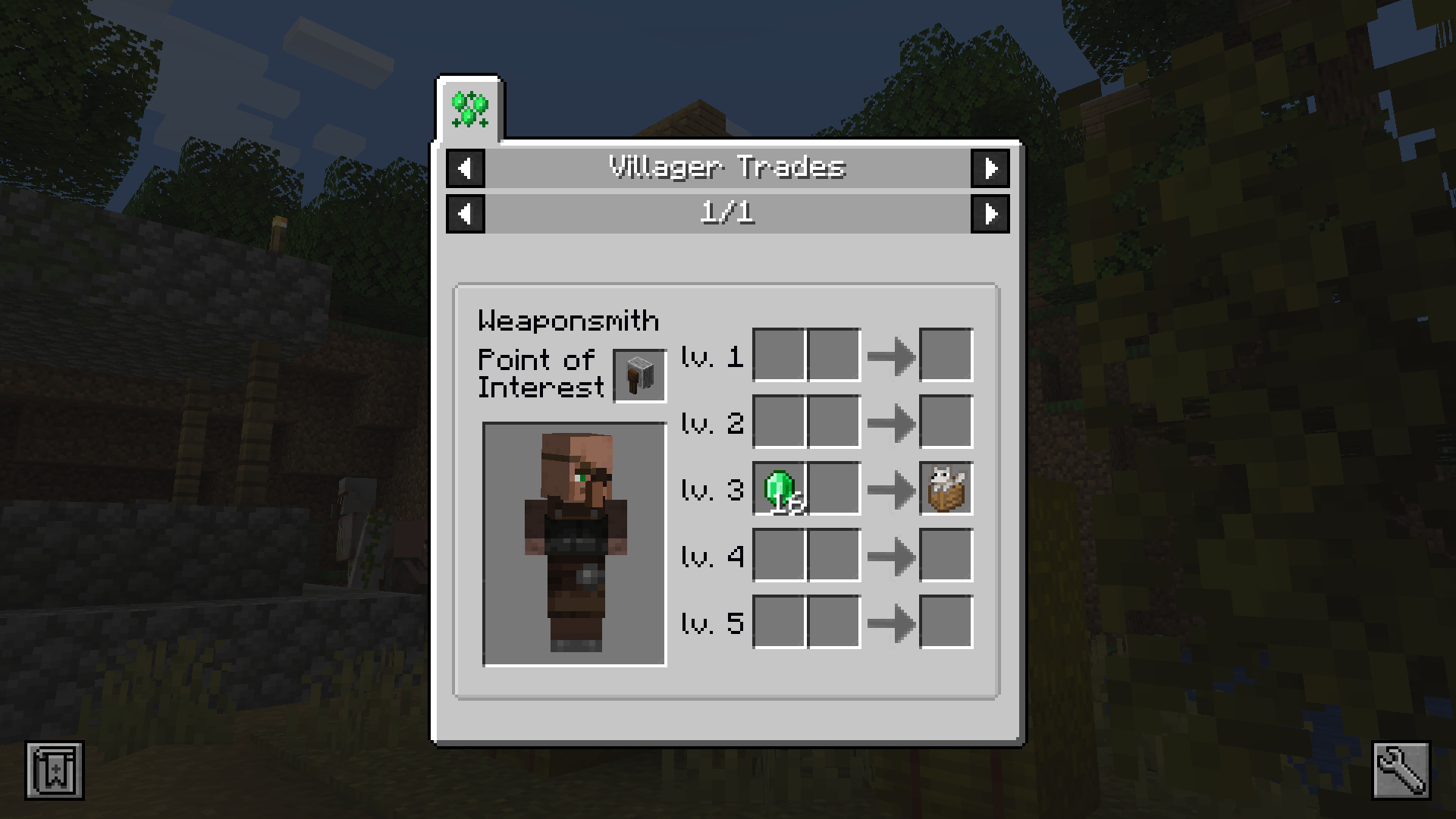Click the empty lv. 4 output slot
The image size is (1456, 819).
[946, 556]
